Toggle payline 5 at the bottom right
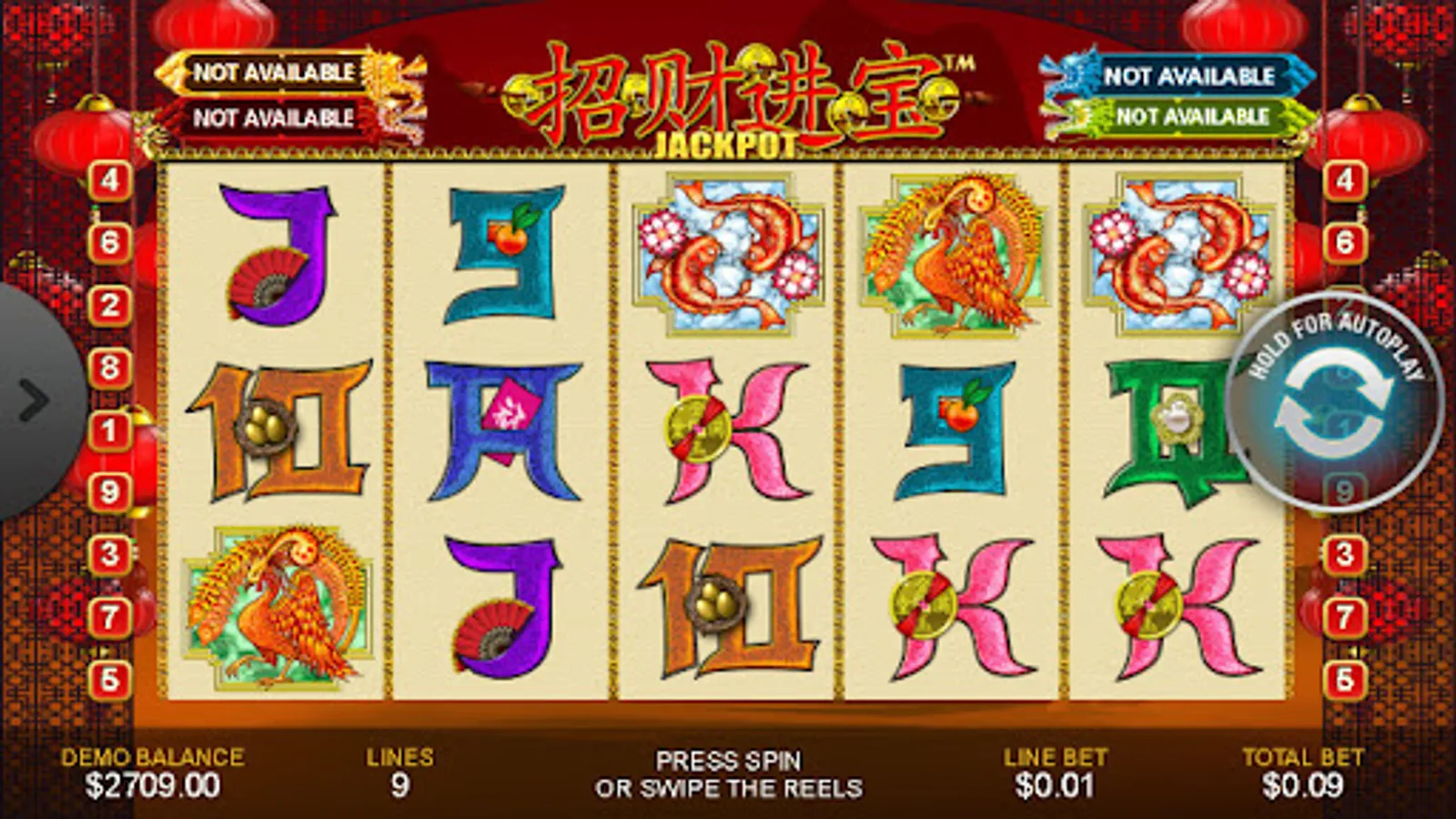Viewport: 1456px width, 819px height. click(x=1345, y=678)
